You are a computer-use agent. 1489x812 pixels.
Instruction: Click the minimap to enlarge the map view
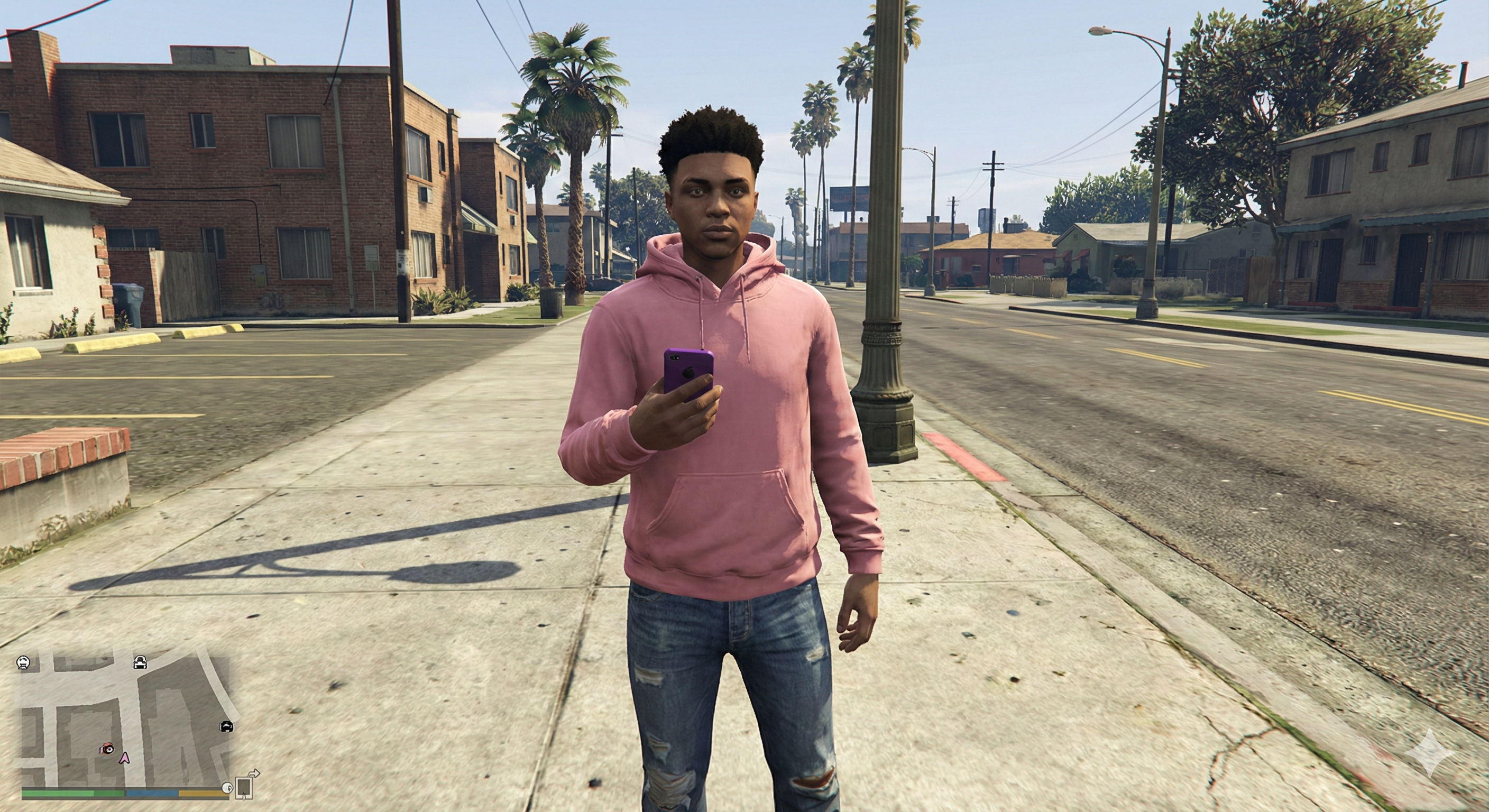(116, 711)
